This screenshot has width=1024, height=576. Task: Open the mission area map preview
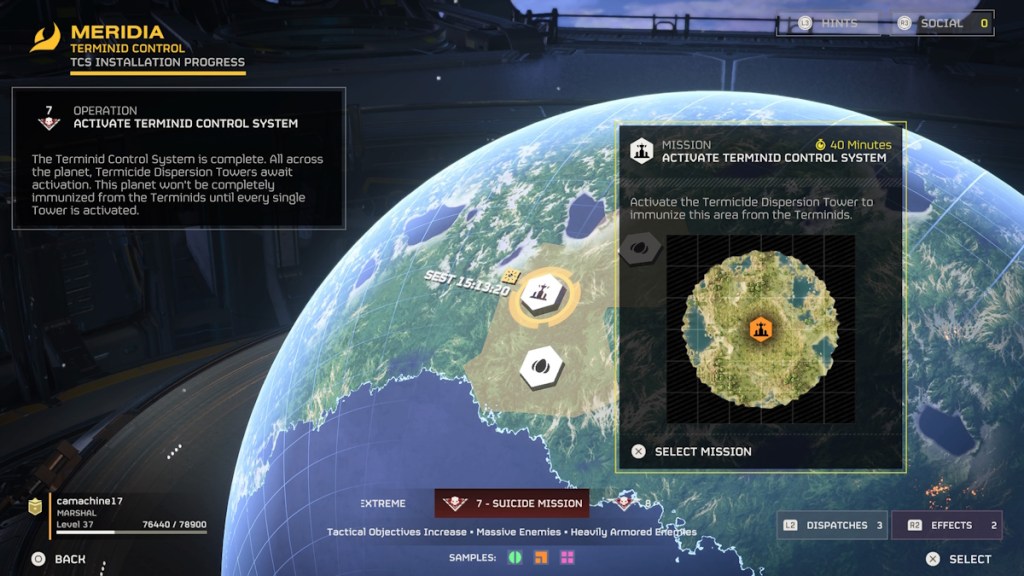tap(760, 330)
